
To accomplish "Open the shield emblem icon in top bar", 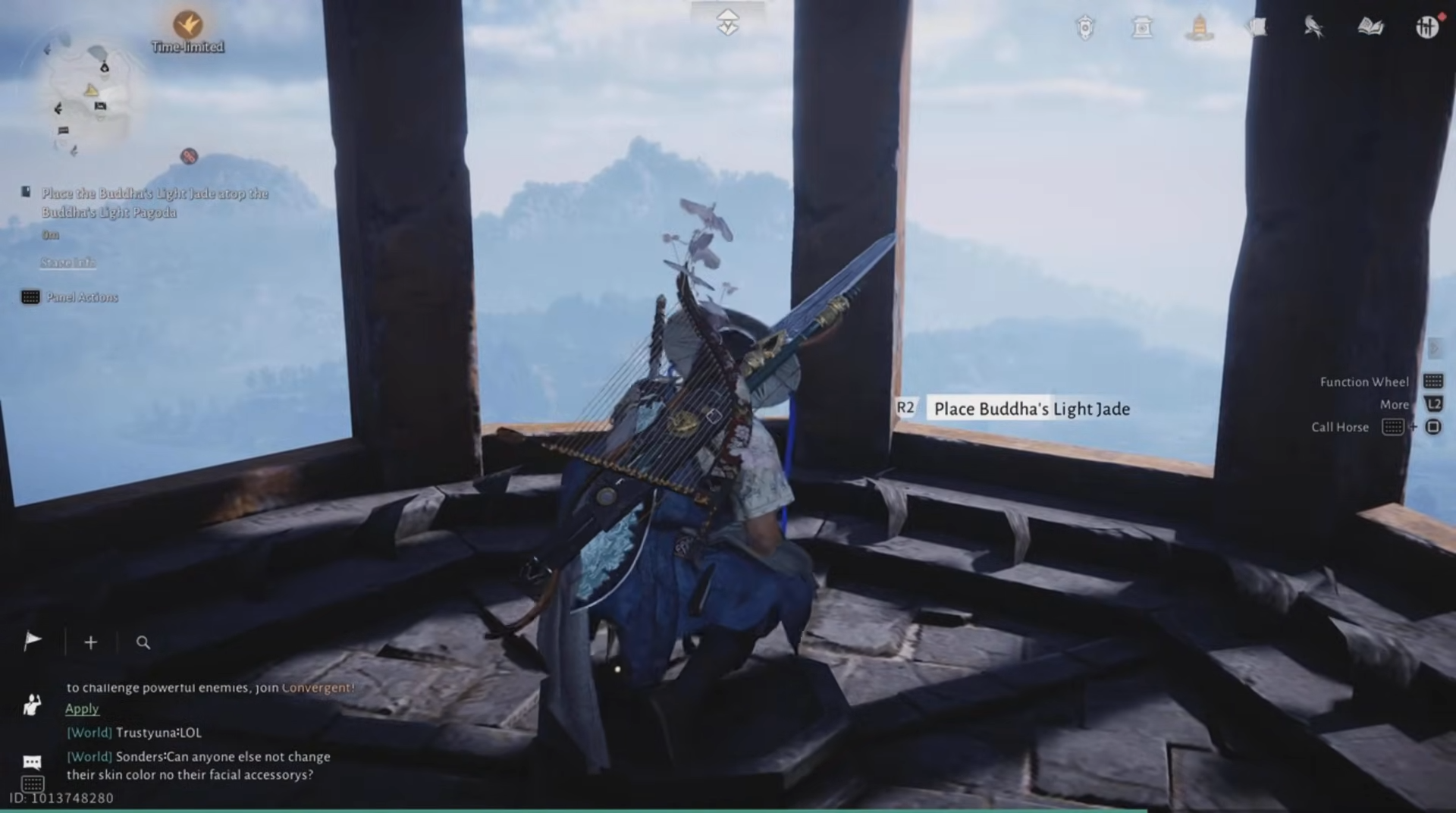I will click(1085, 28).
